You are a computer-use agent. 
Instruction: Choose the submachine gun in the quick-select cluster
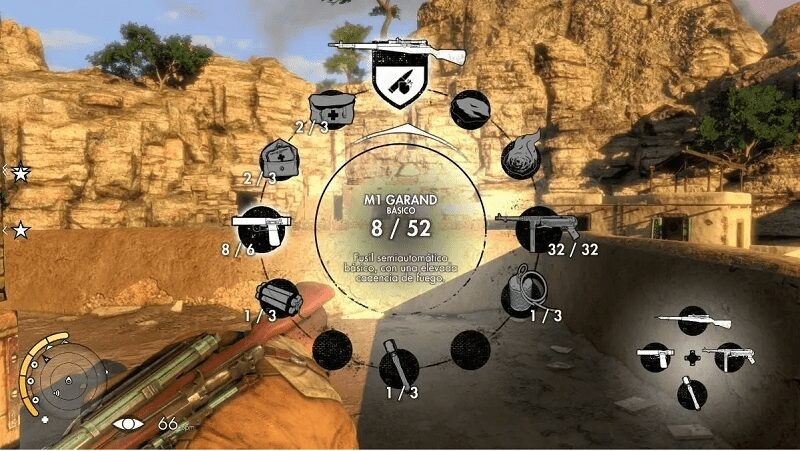[728, 357]
